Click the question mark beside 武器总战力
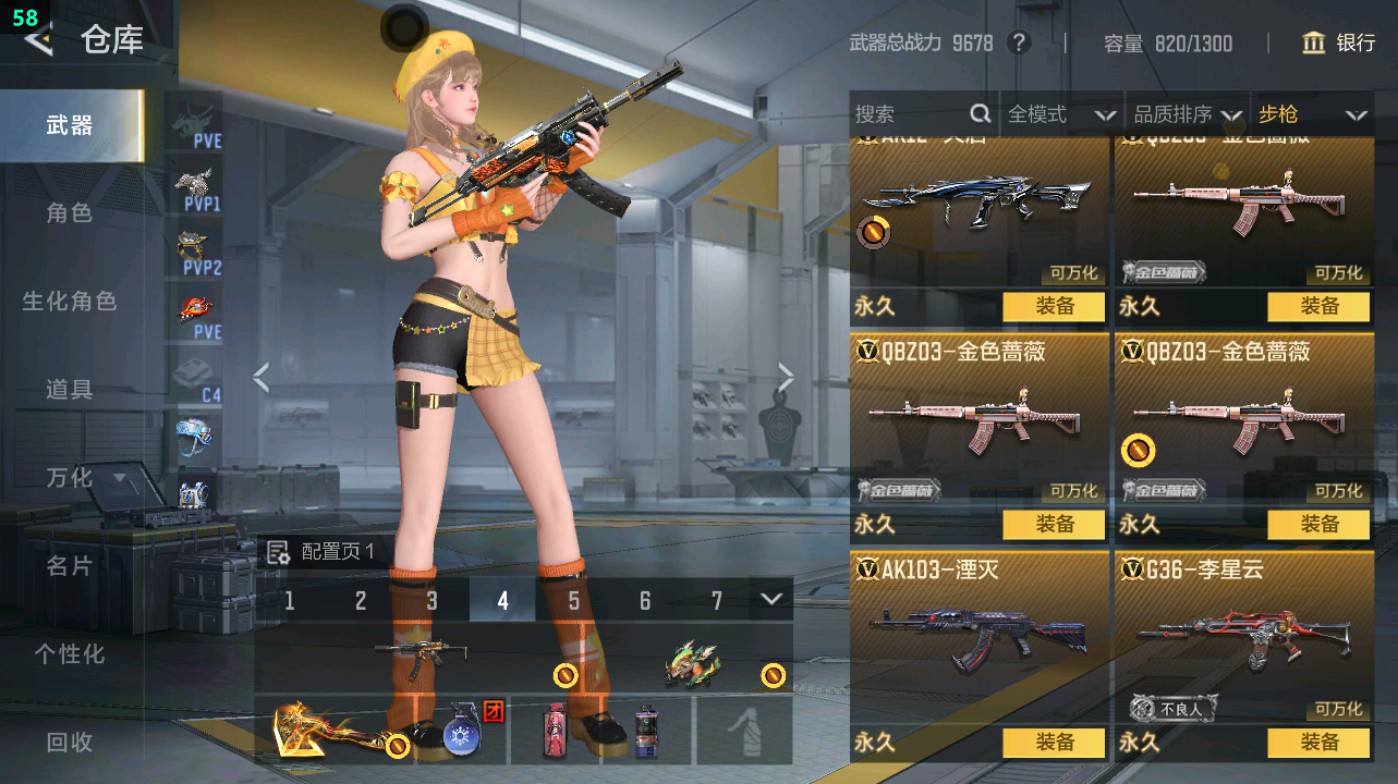1398x784 pixels. 1018,43
